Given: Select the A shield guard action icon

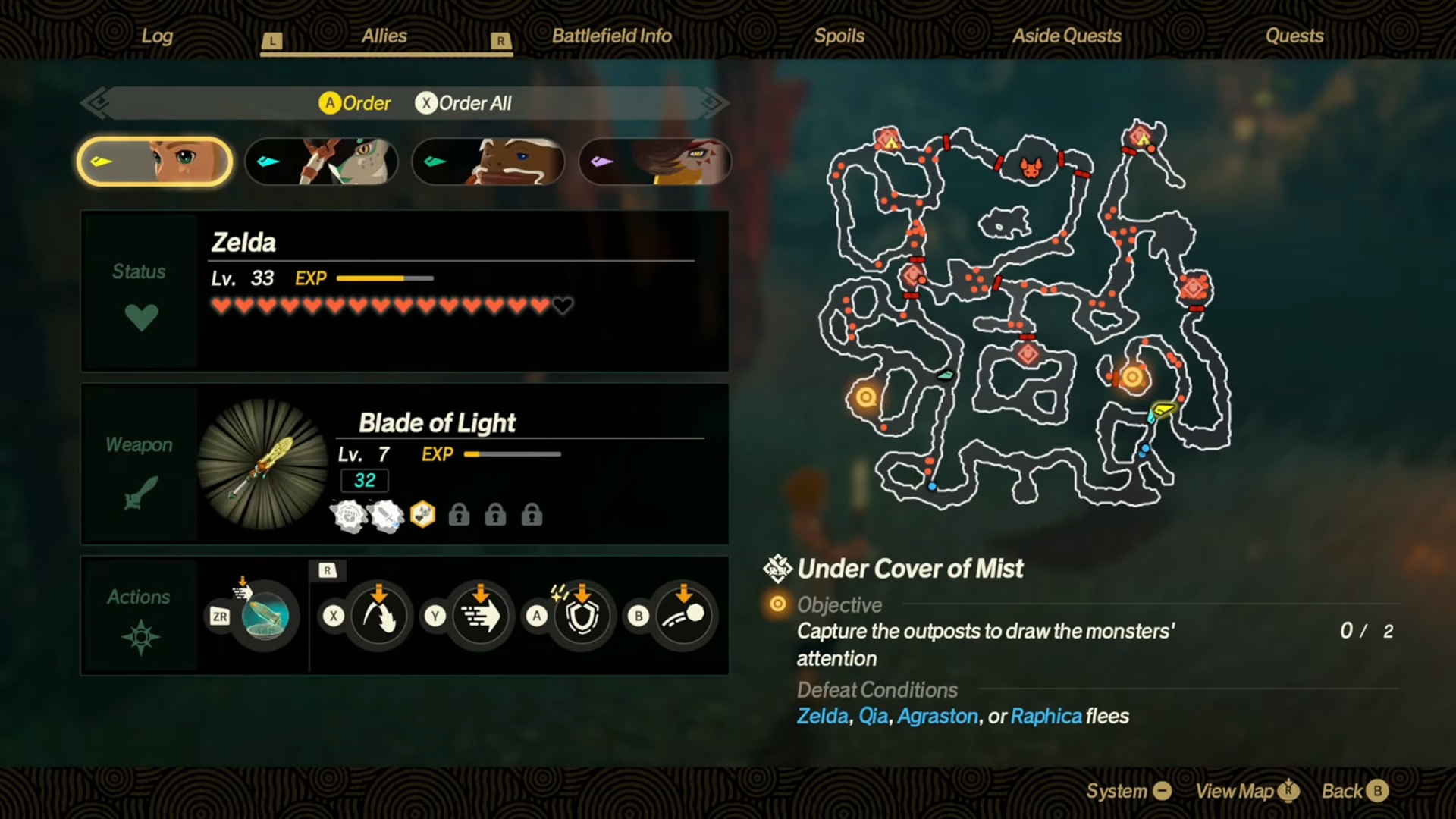Looking at the screenshot, I should pyautogui.click(x=582, y=616).
